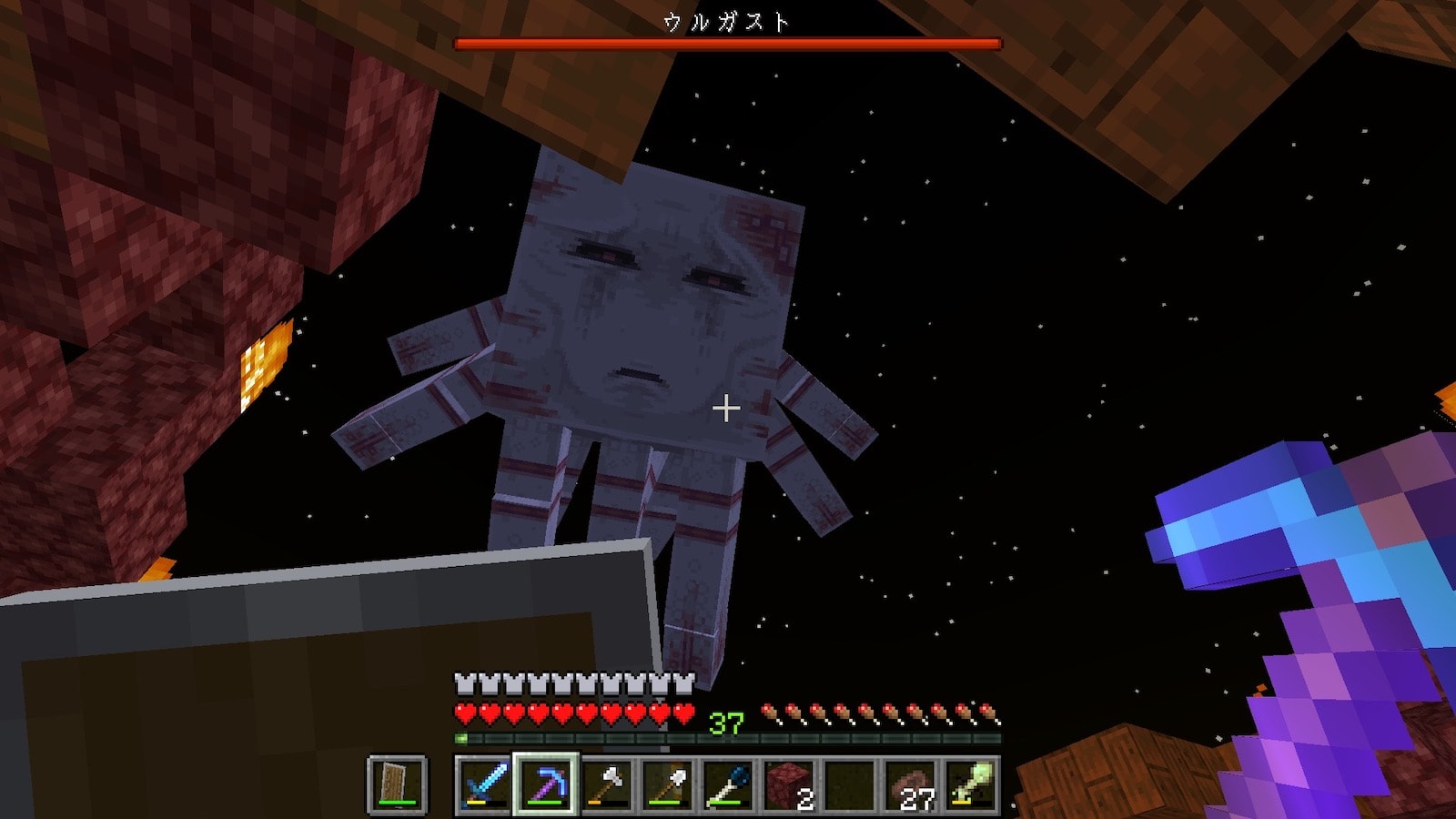The image size is (1456, 819).
Task: Select the purple enchanted pickaxe slot
Action: point(545,784)
